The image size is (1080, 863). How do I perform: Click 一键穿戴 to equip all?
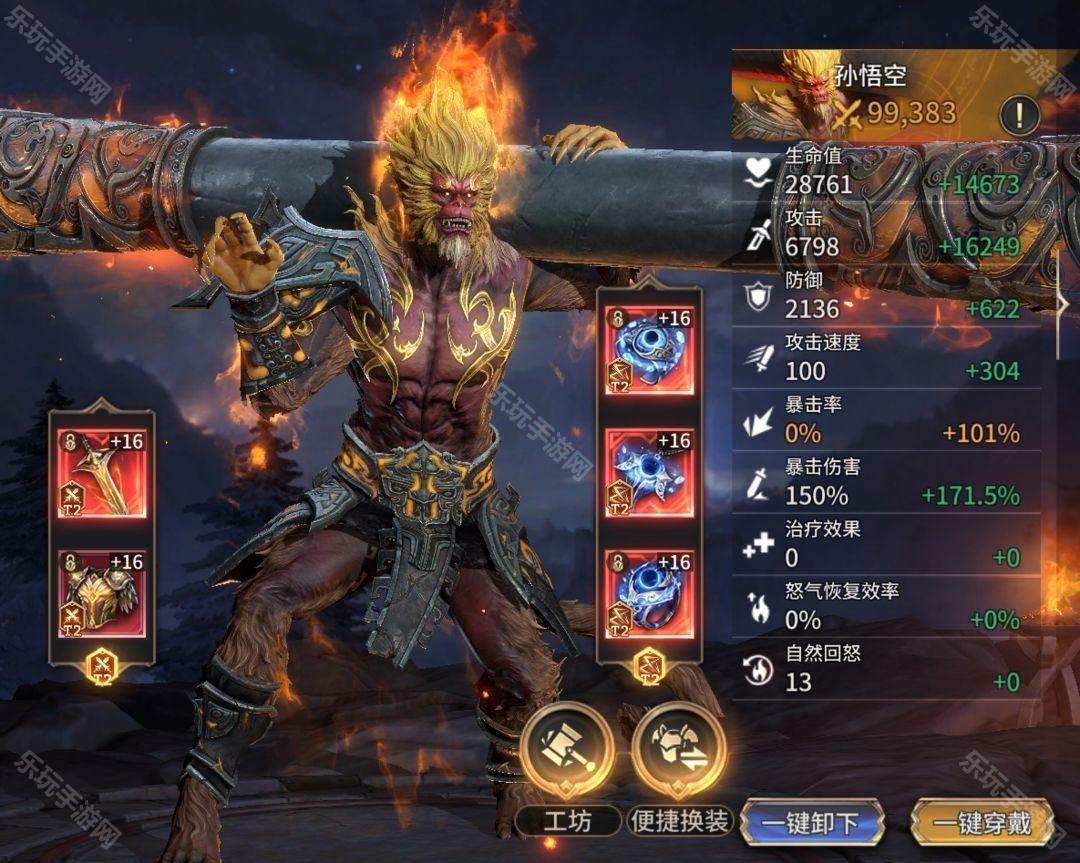coord(982,823)
